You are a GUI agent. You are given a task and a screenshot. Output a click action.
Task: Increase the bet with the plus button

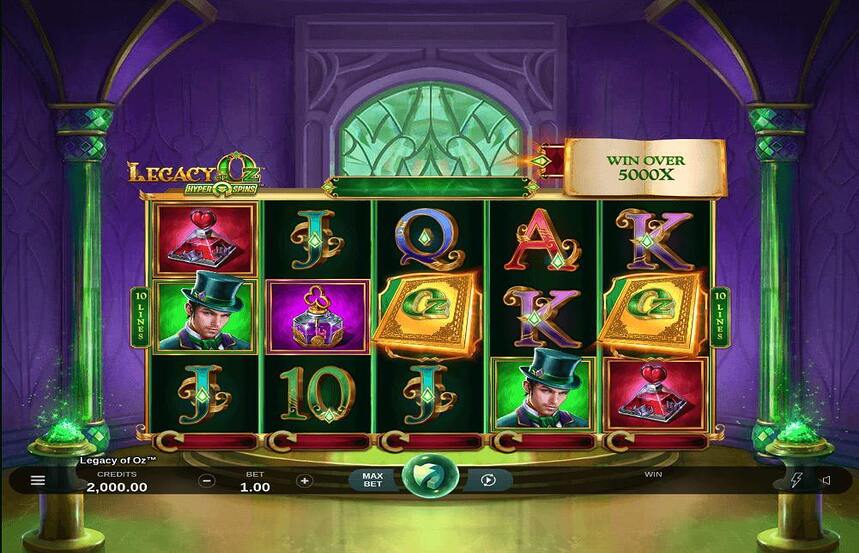pyautogui.click(x=305, y=480)
